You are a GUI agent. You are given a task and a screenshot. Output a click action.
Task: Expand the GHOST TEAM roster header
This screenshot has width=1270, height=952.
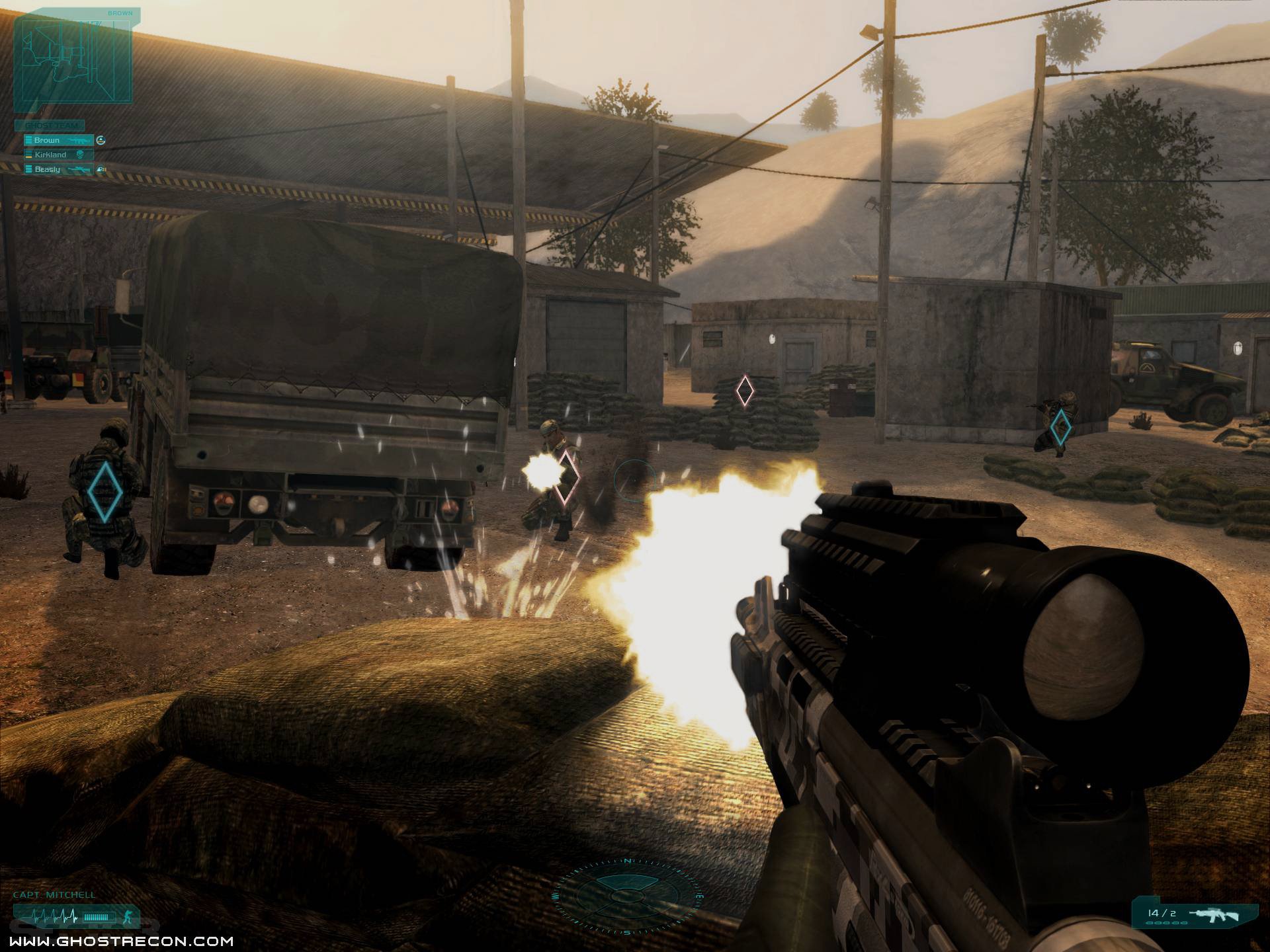[x=50, y=125]
